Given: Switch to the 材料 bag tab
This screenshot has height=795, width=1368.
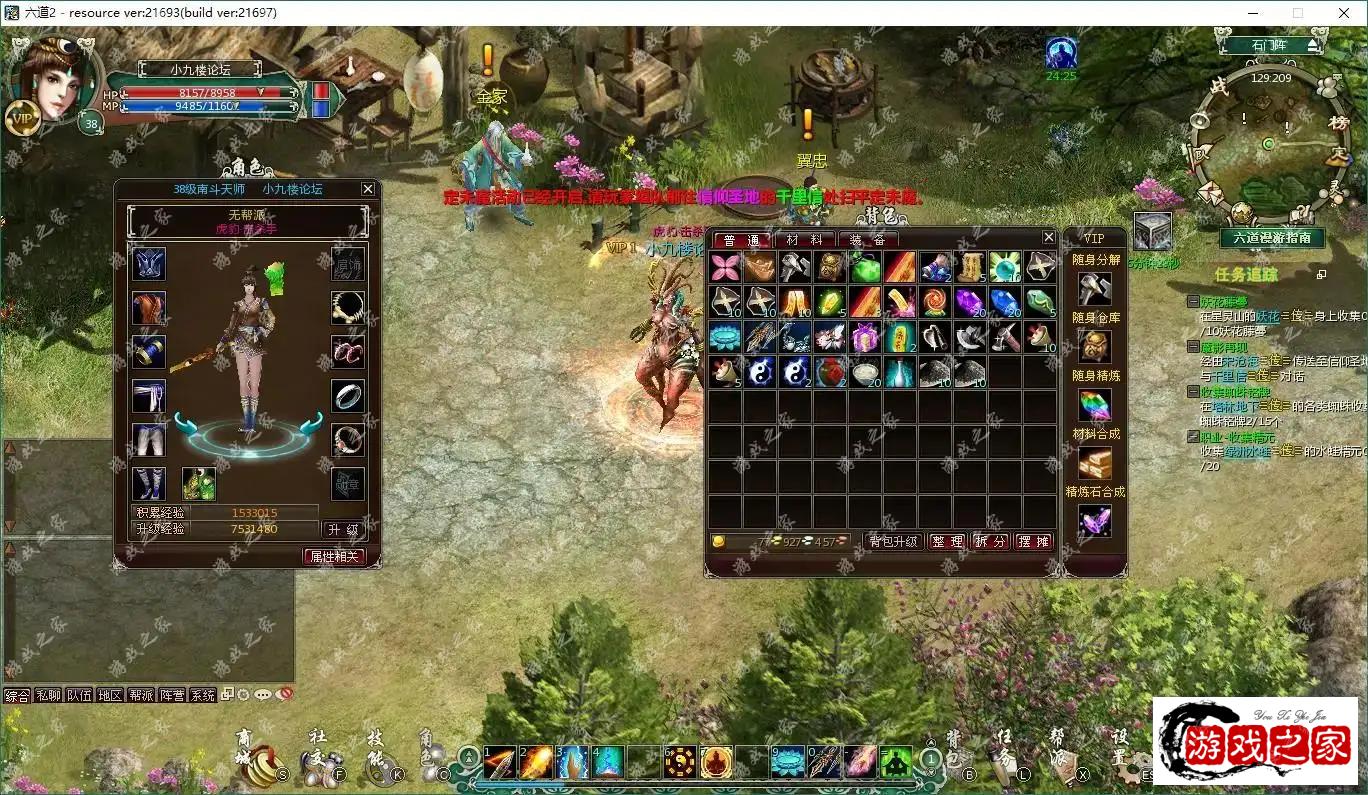Looking at the screenshot, I should pos(804,240).
